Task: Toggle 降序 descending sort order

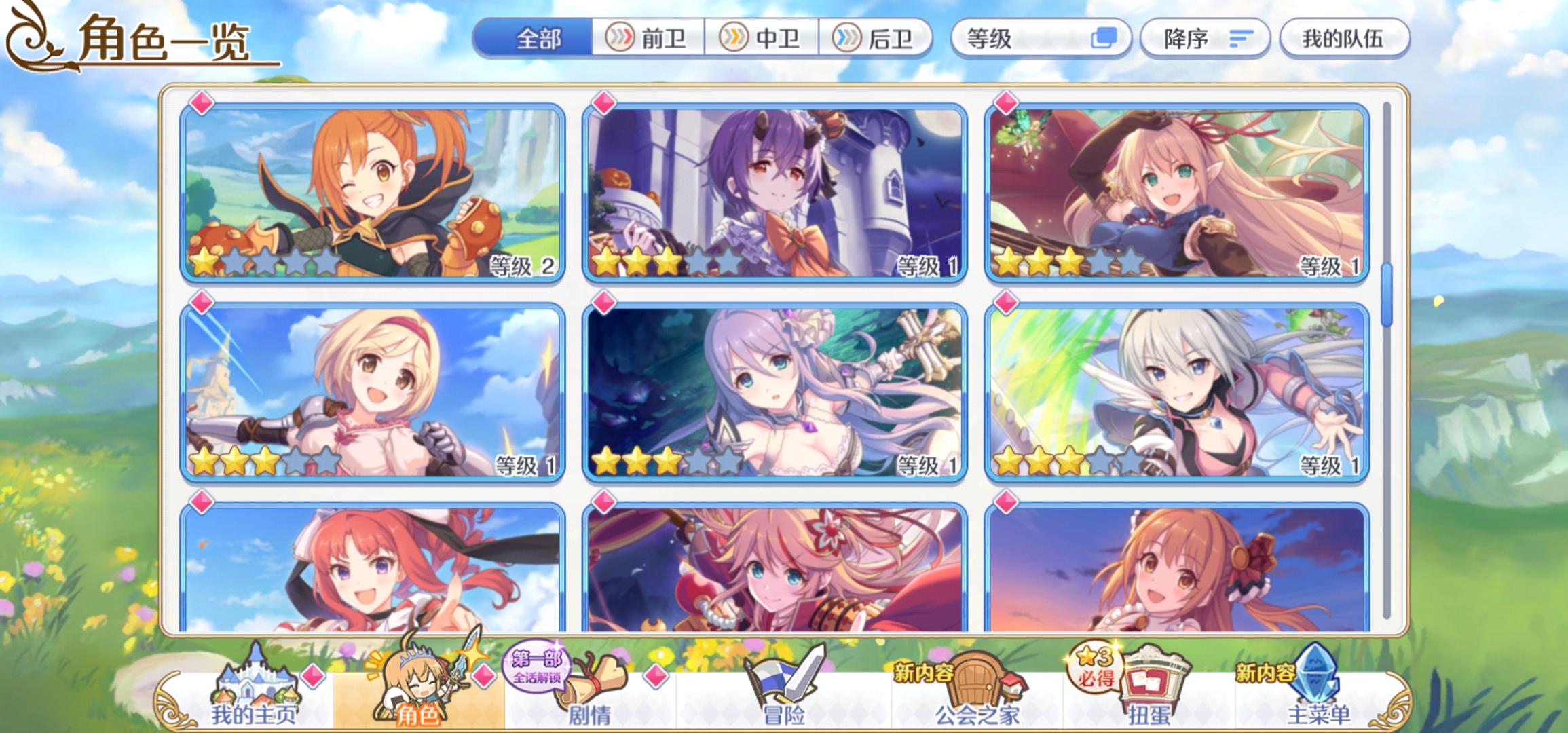Action: point(1205,39)
